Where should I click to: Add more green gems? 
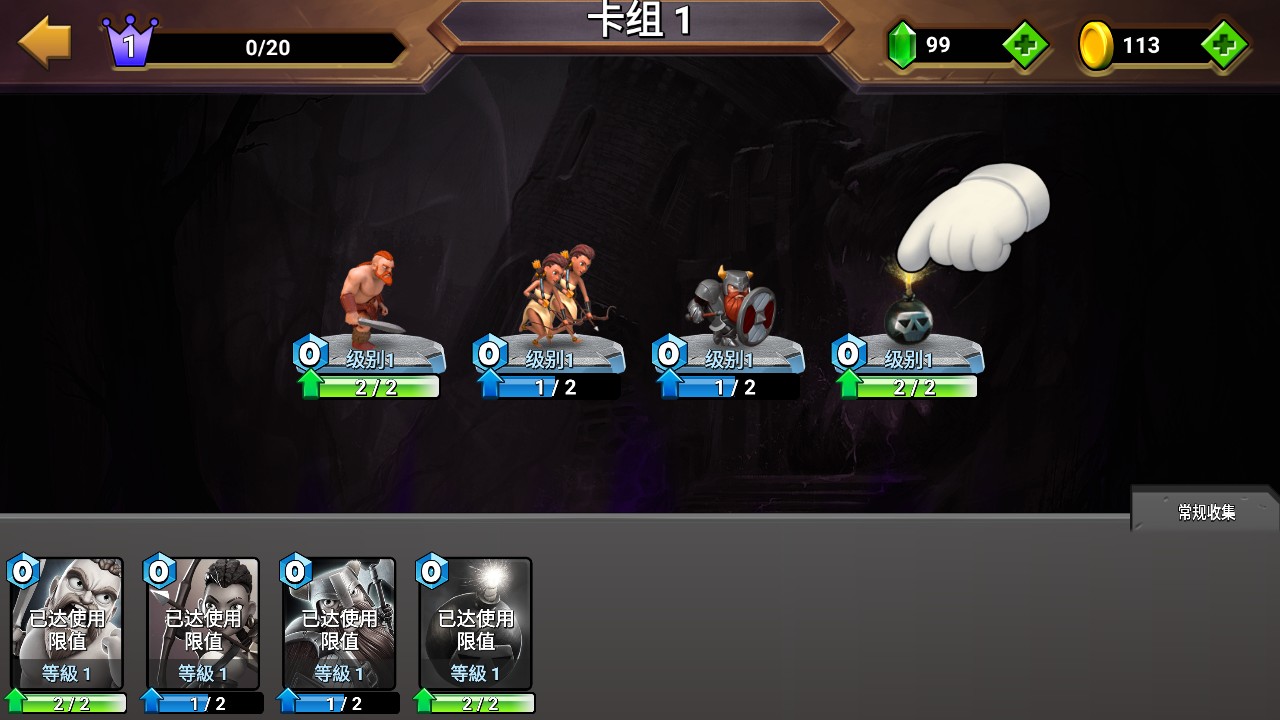(x=1024, y=45)
